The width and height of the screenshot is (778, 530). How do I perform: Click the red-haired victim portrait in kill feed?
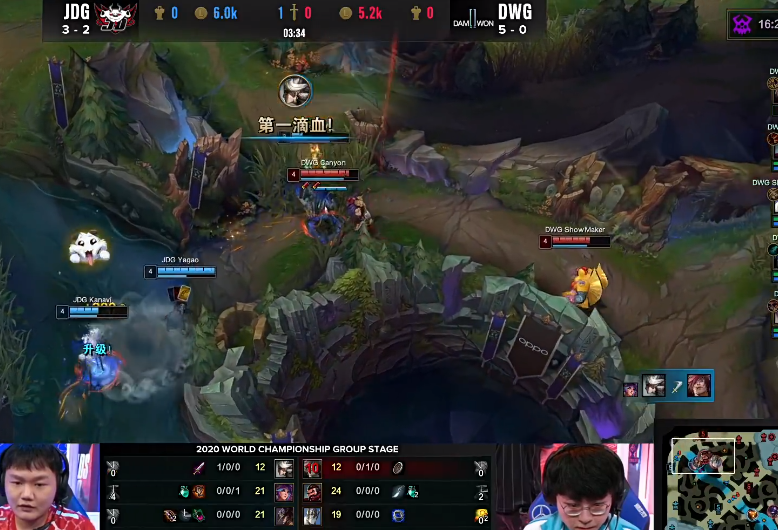[699, 386]
